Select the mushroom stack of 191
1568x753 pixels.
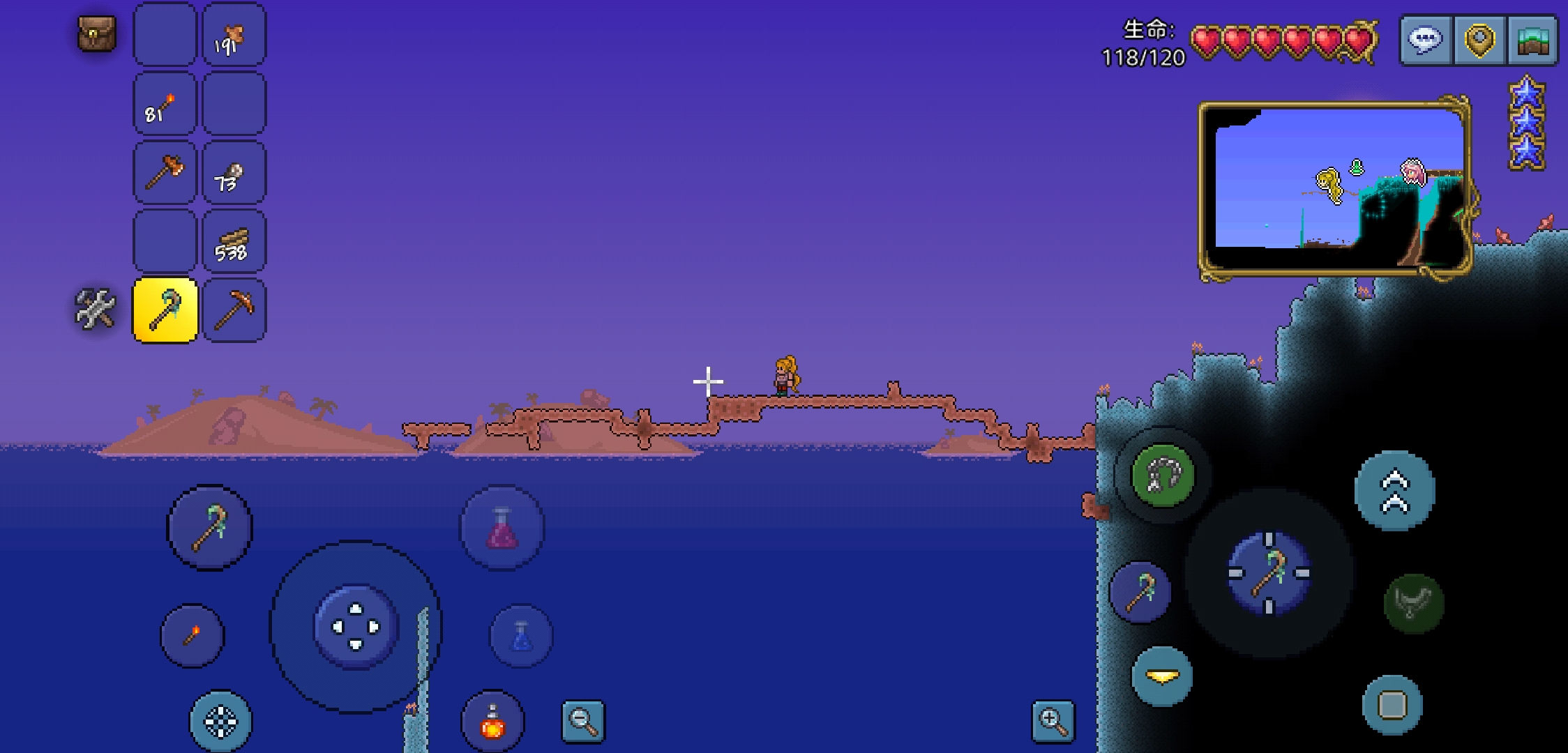(x=234, y=36)
